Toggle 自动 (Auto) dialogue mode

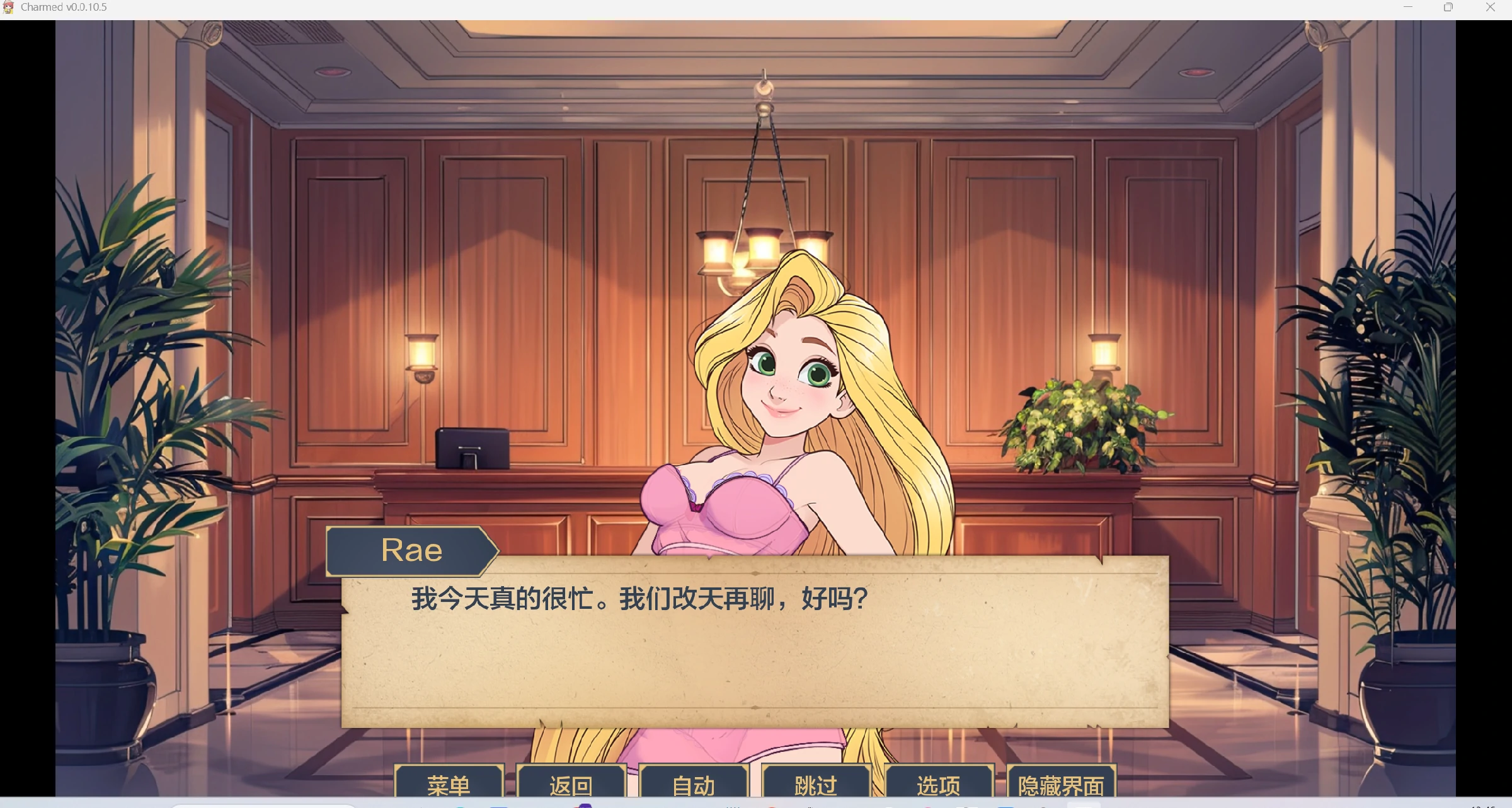point(693,785)
